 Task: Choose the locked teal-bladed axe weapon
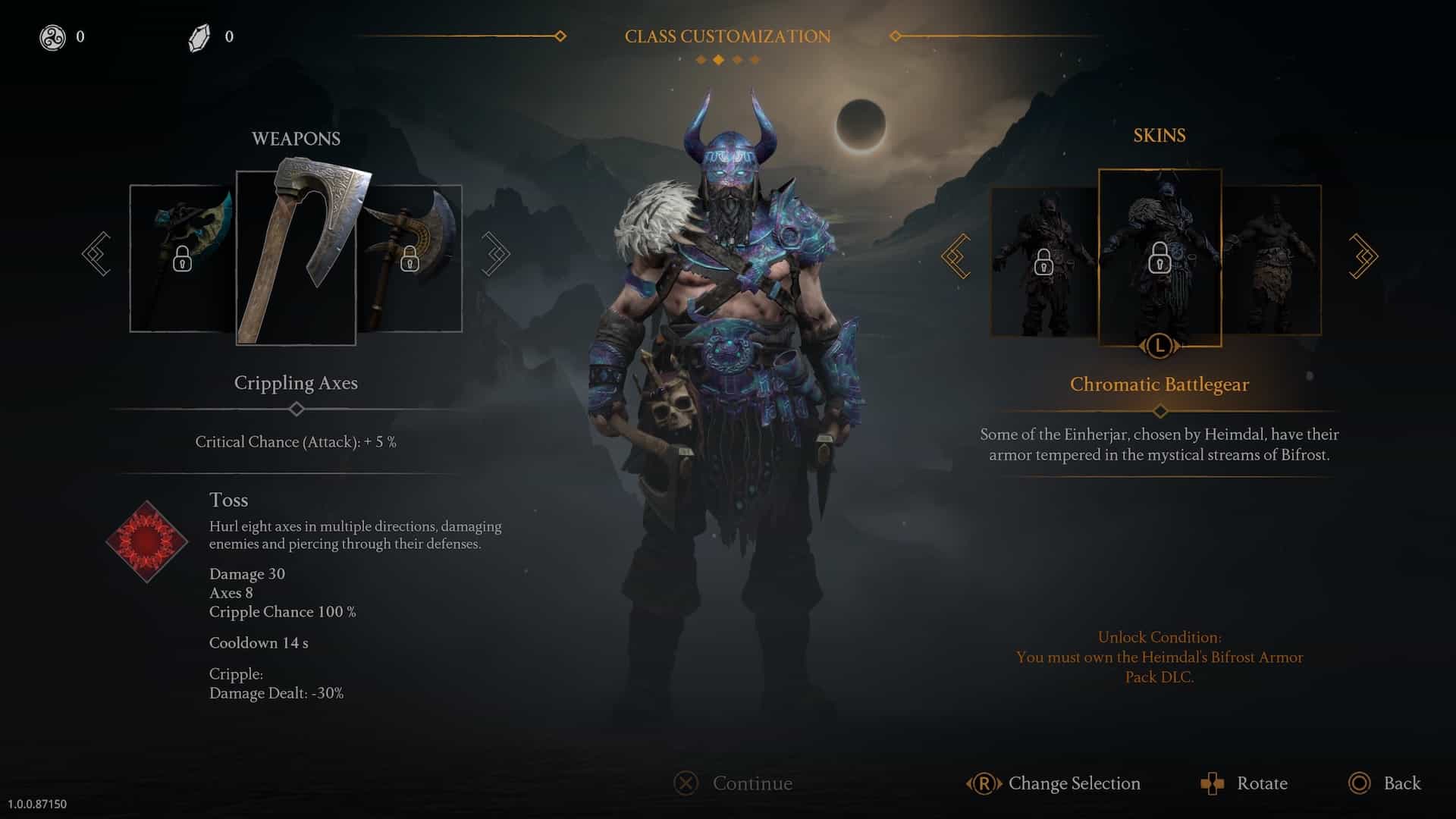click(x=182, y=258)
